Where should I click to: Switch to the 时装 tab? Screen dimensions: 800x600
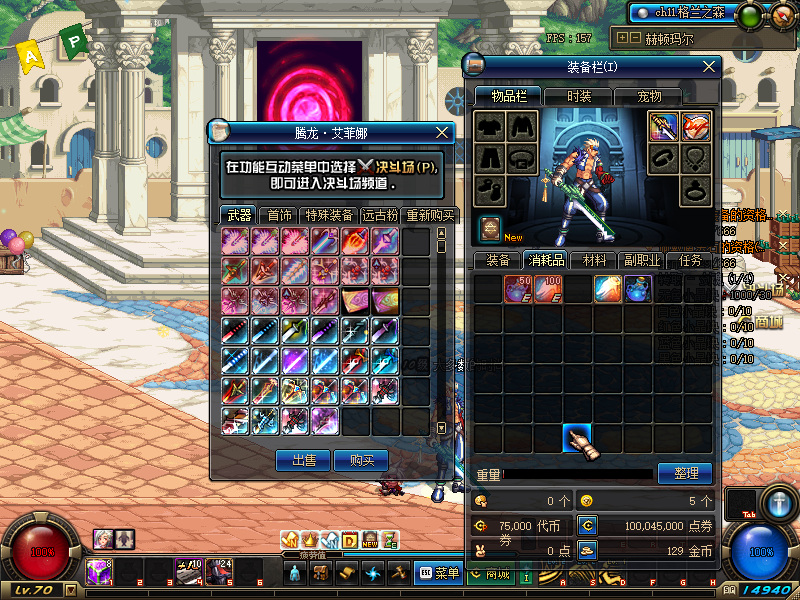click(x=578, y=96)
